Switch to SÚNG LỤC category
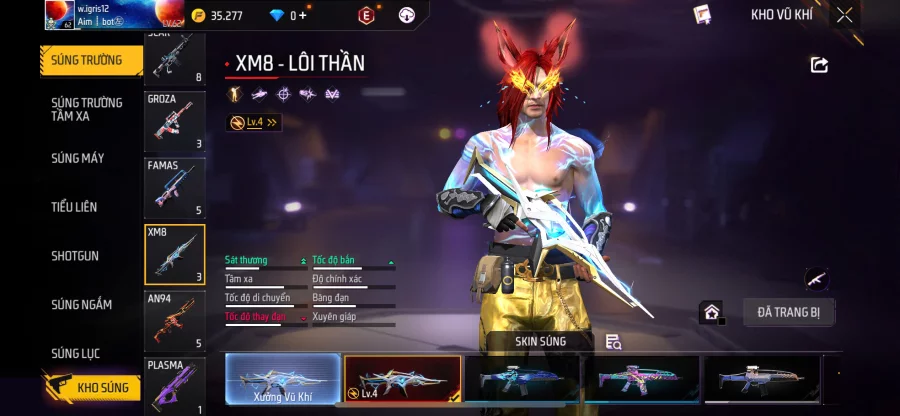 coord(76,354)
